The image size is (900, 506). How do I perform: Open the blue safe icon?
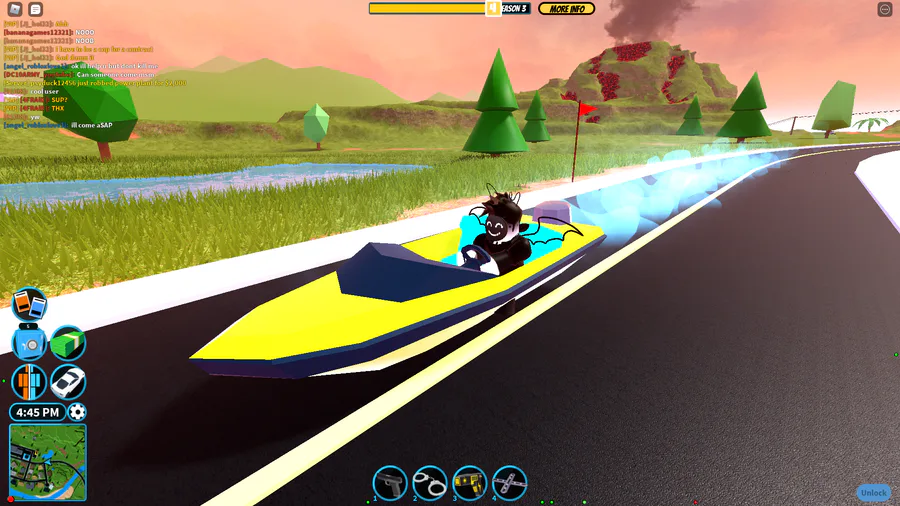click(29, 343)
